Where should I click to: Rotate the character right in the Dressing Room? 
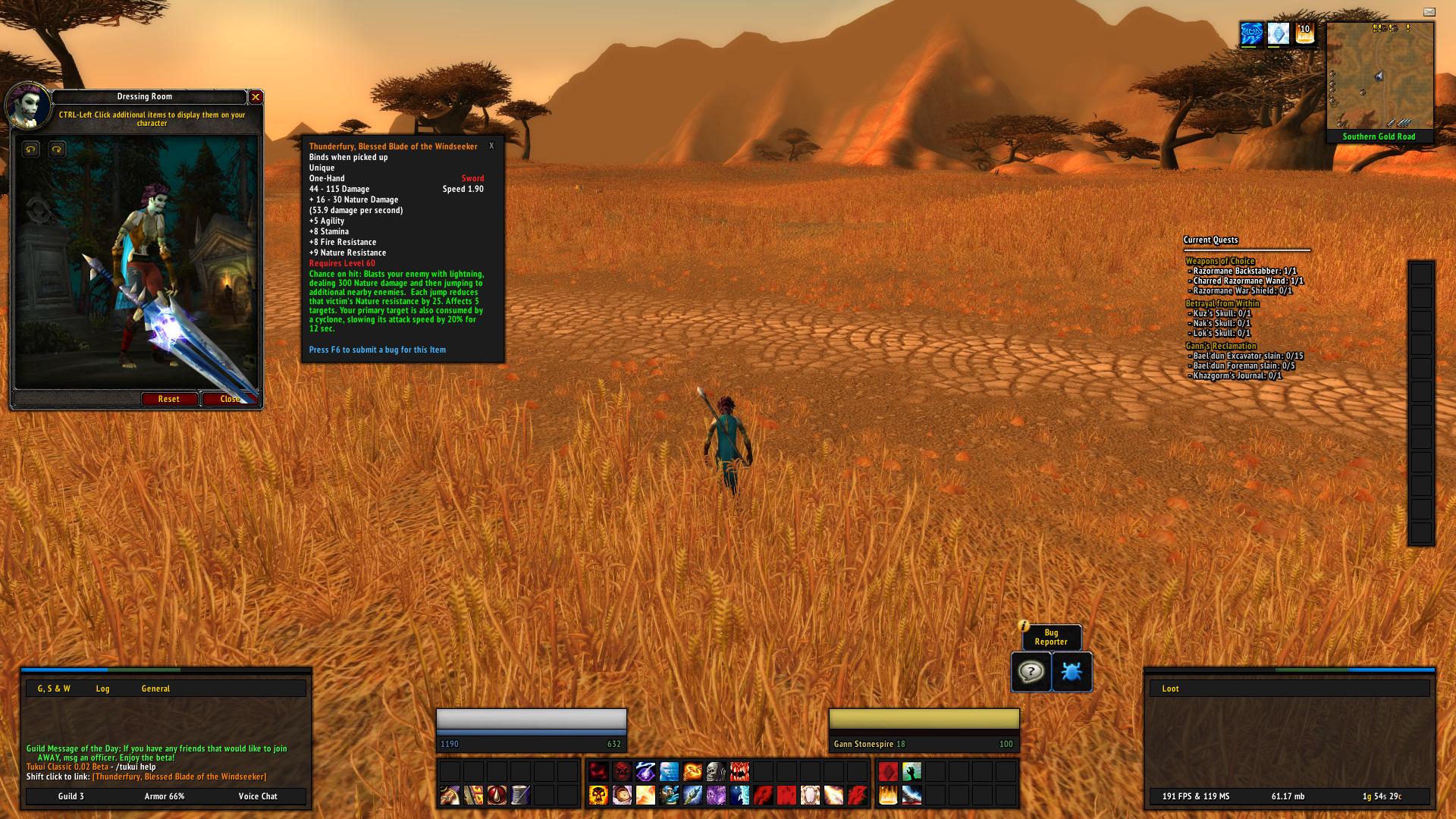tap(56, 149)
